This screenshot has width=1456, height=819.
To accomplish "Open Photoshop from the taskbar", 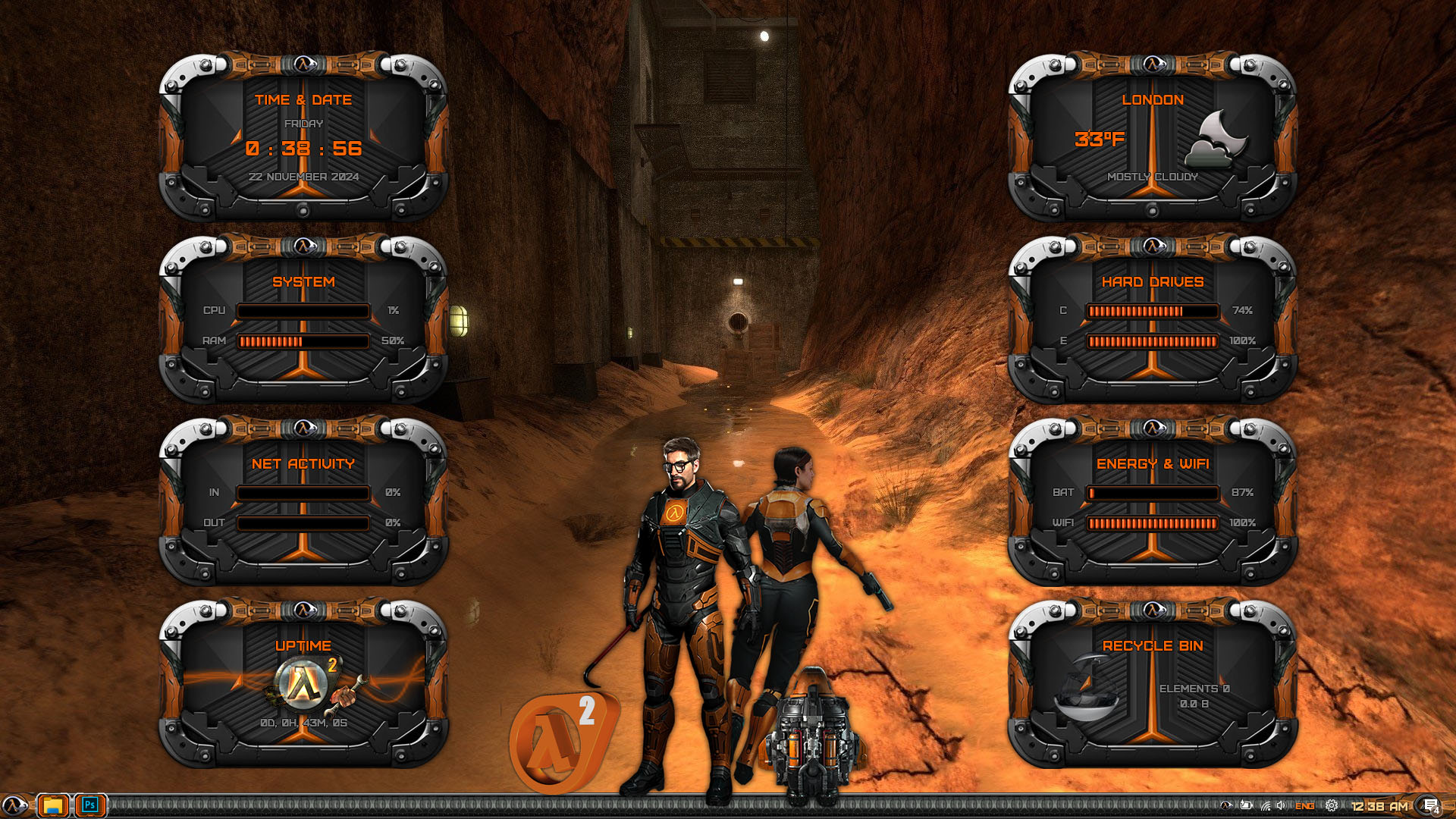I will pyautogui.click(x=90, y=805).
